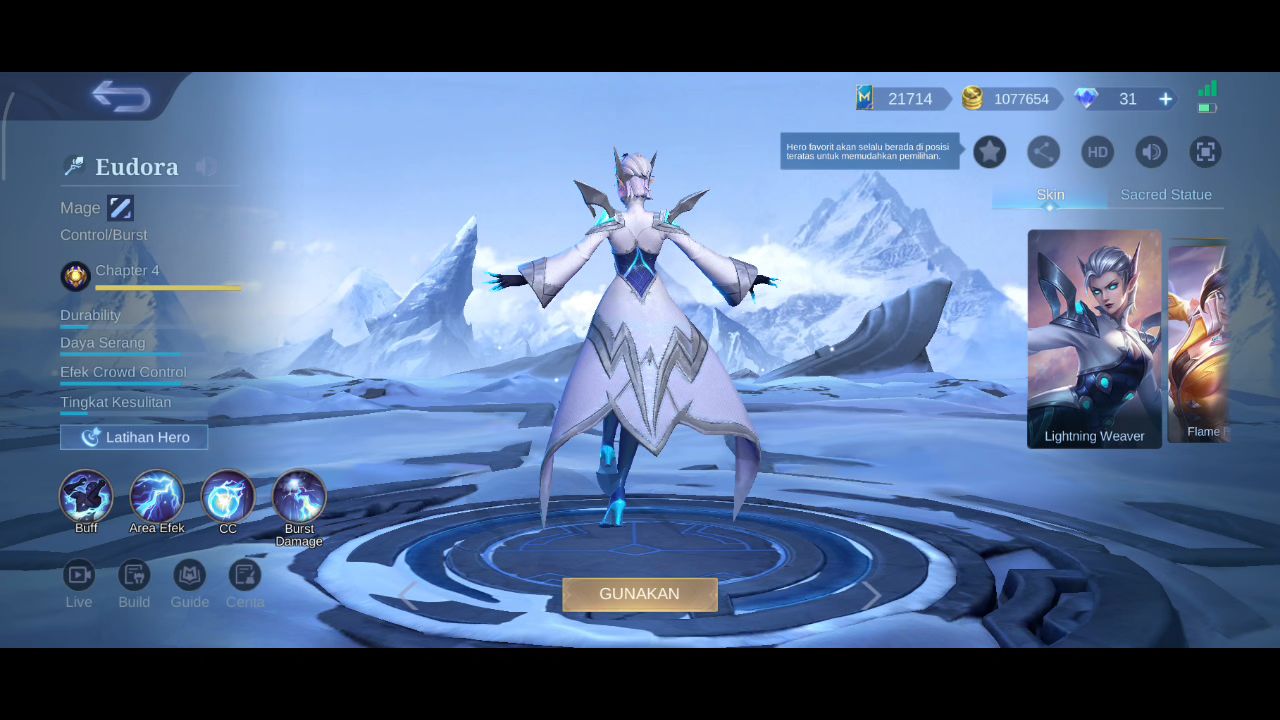Go back with the return arrow

coord(121,97)
